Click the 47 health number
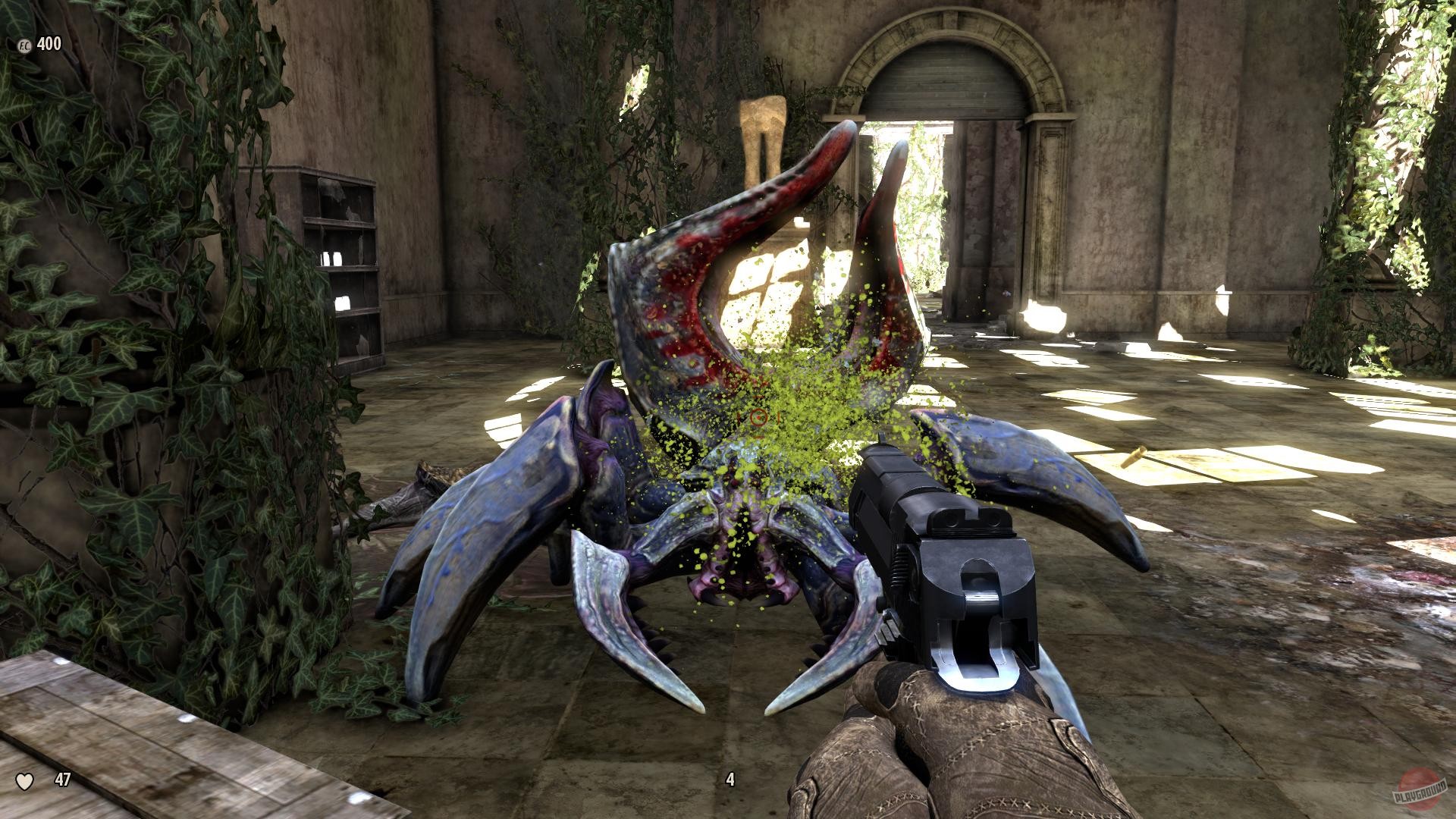 pyautogui.click(x=61, y=778)
